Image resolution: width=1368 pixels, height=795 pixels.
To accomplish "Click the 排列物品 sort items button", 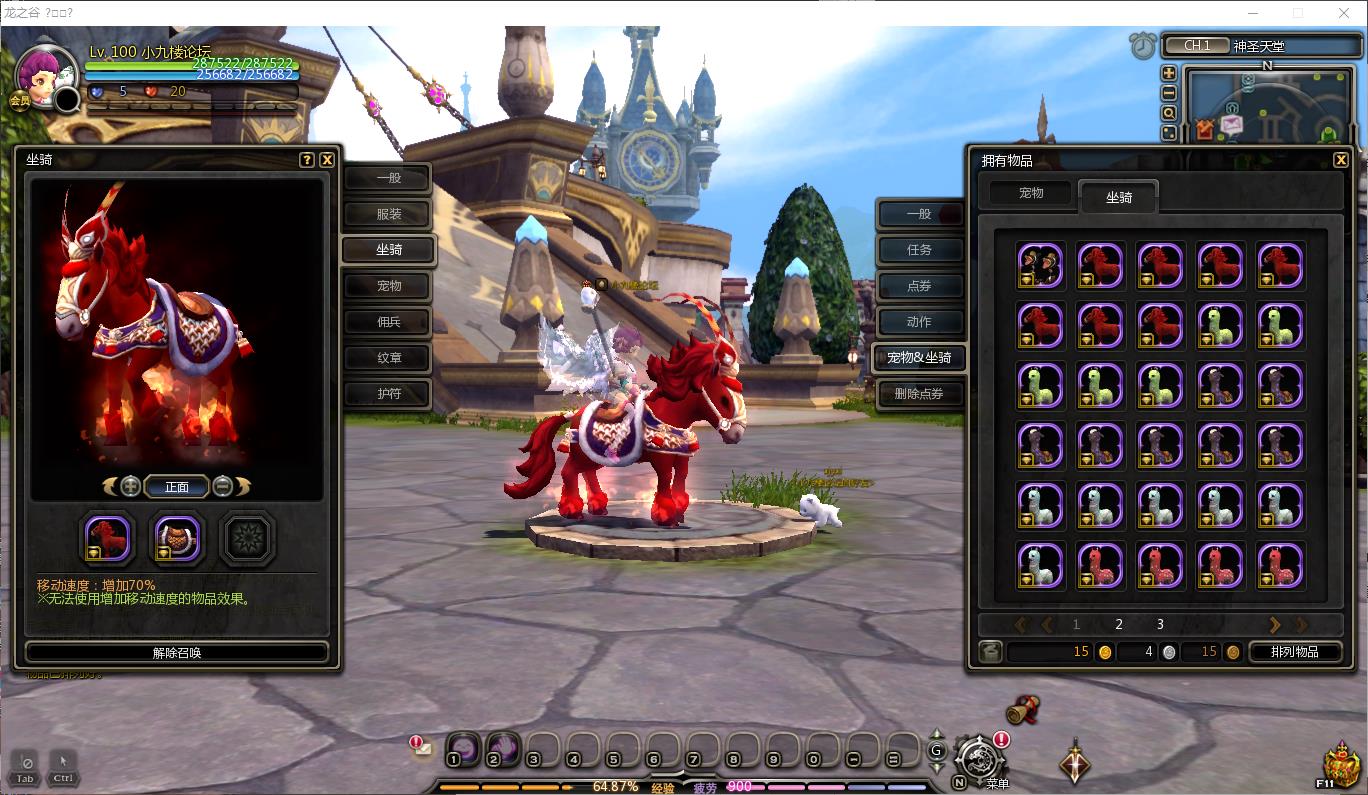I will (x=1294, y=652).
